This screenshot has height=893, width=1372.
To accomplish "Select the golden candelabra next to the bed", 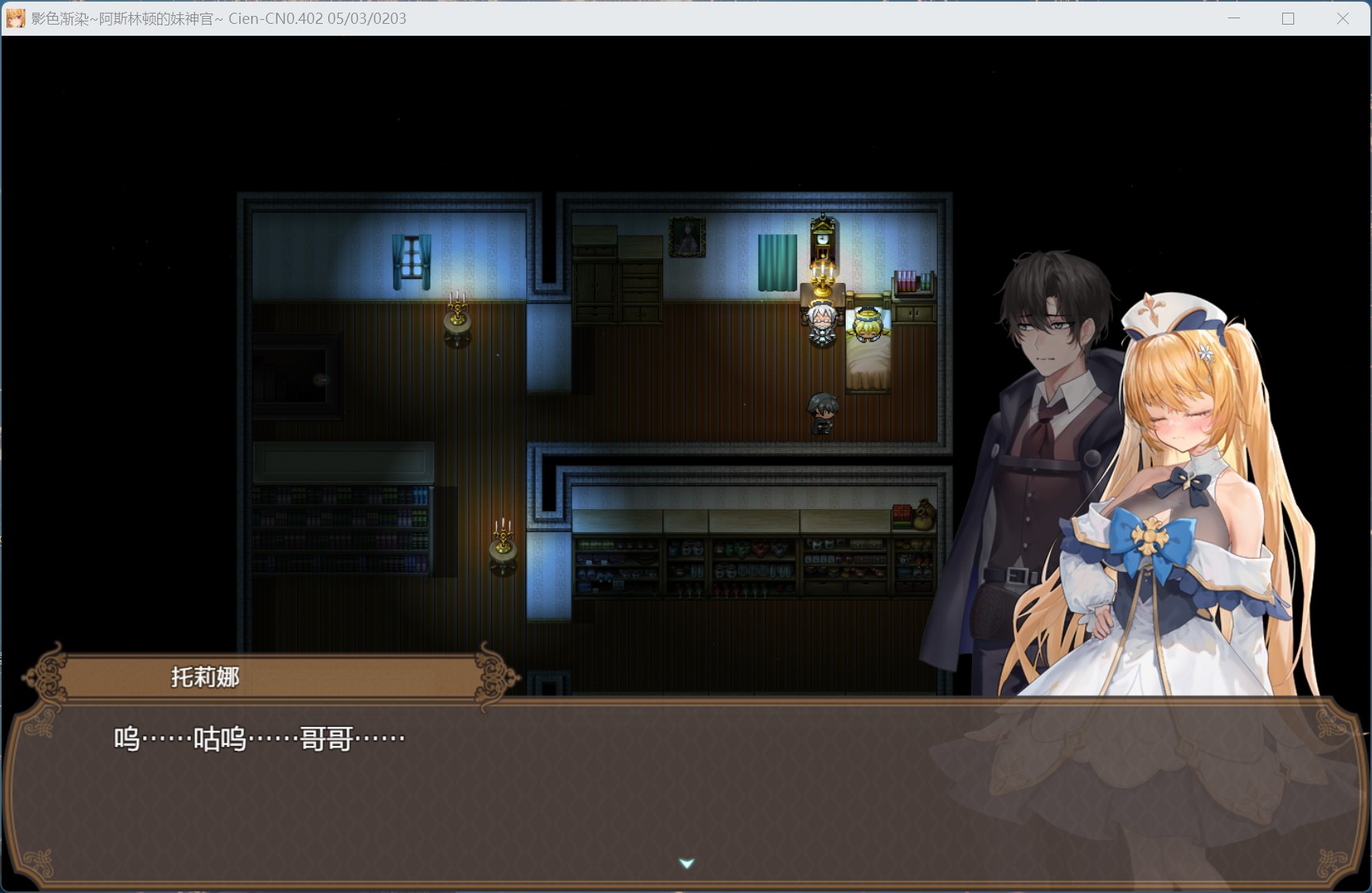I will (823, 280).
